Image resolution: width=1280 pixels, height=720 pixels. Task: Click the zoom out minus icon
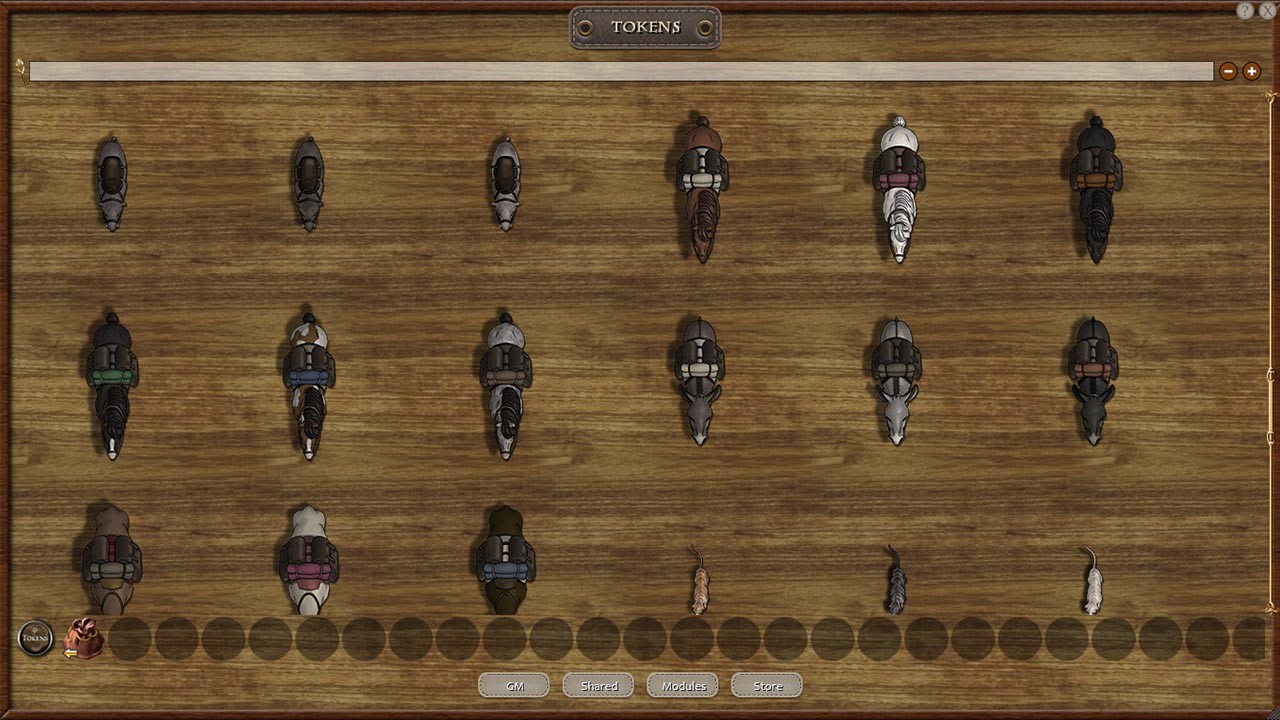click(1228, 71)
